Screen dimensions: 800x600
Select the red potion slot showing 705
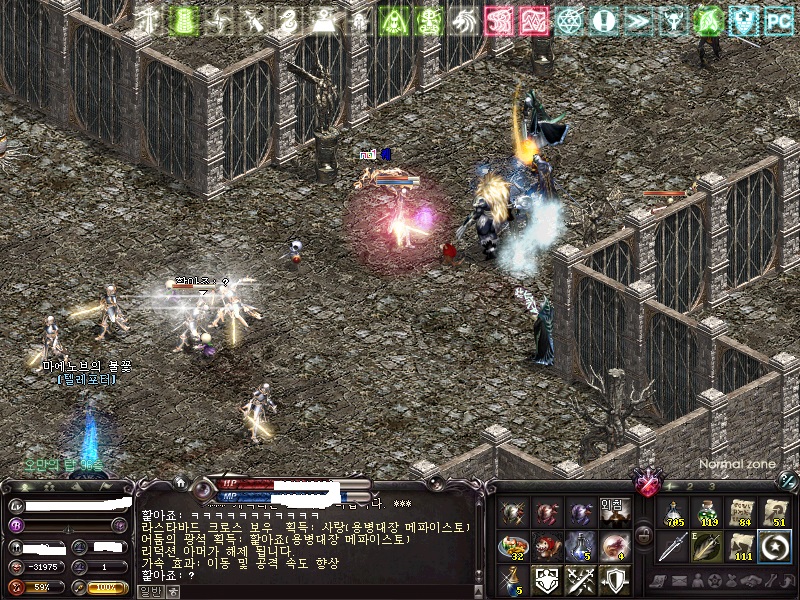click(x=674, y=513)
